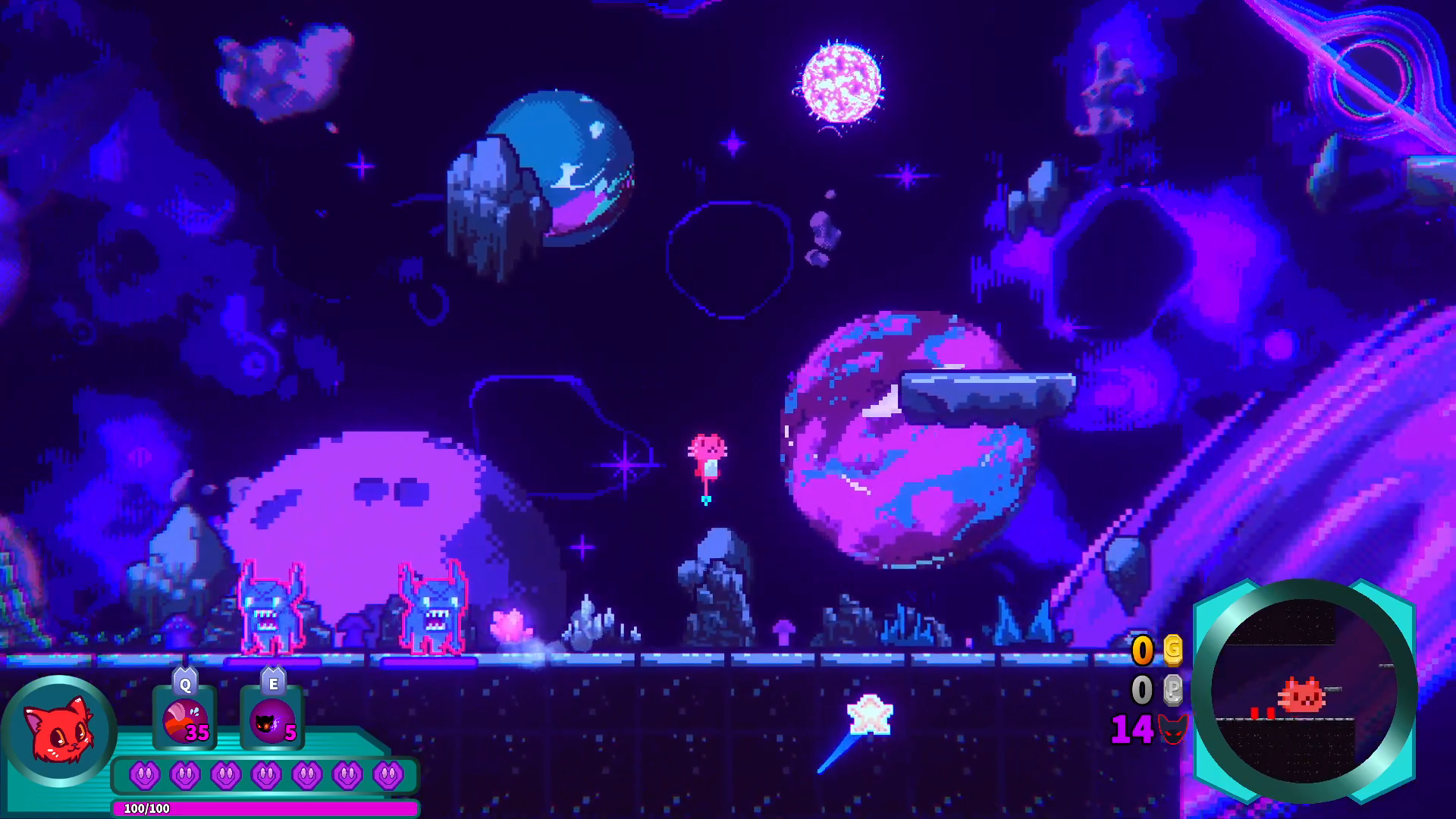Viewport: 1456px width, 819px height.
Task: Use the dark cat E ability icon
Action: [272, 720]
